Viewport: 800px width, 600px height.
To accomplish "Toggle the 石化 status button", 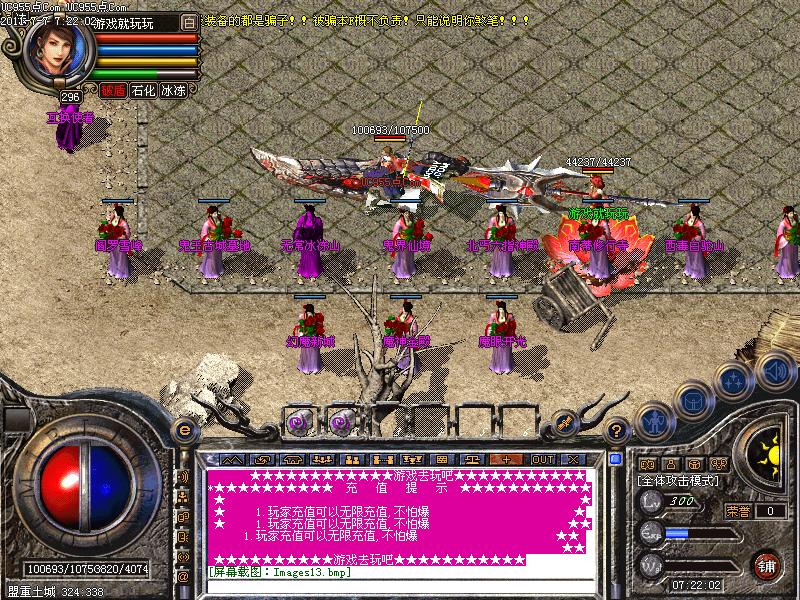I will point(143,90).
